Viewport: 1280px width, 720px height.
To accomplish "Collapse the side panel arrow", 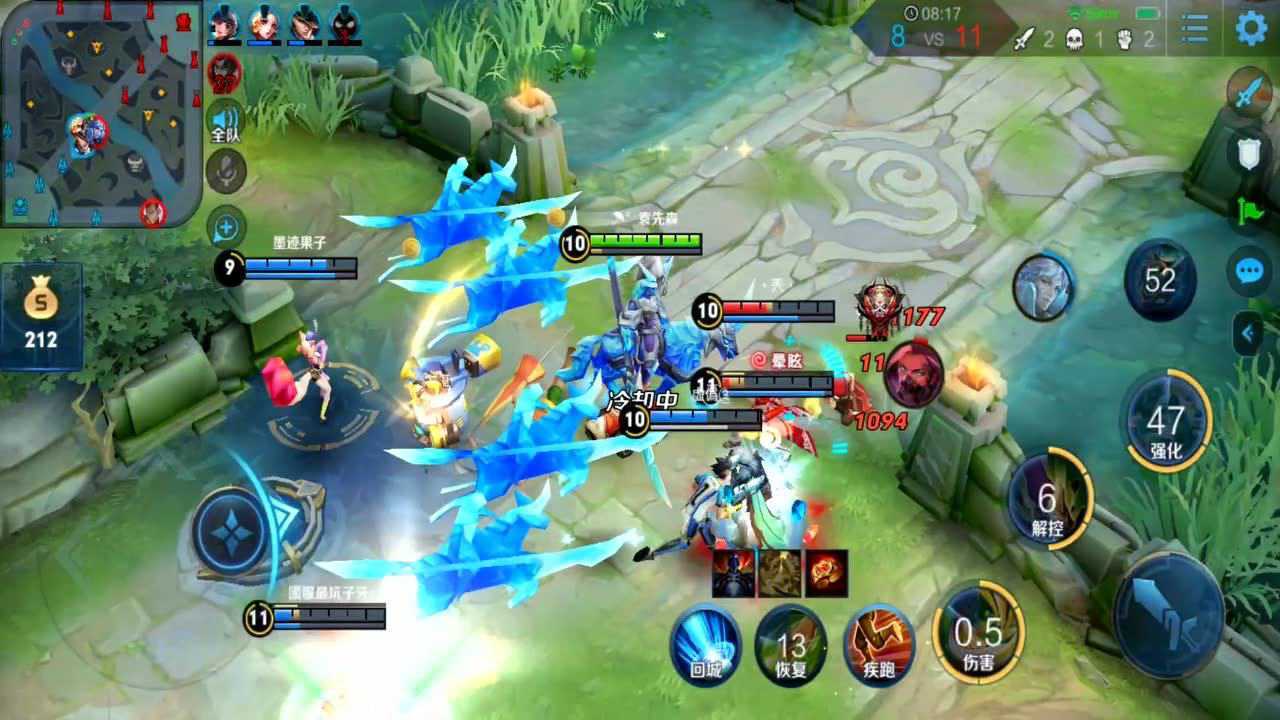I will [x=1248, y=333].
